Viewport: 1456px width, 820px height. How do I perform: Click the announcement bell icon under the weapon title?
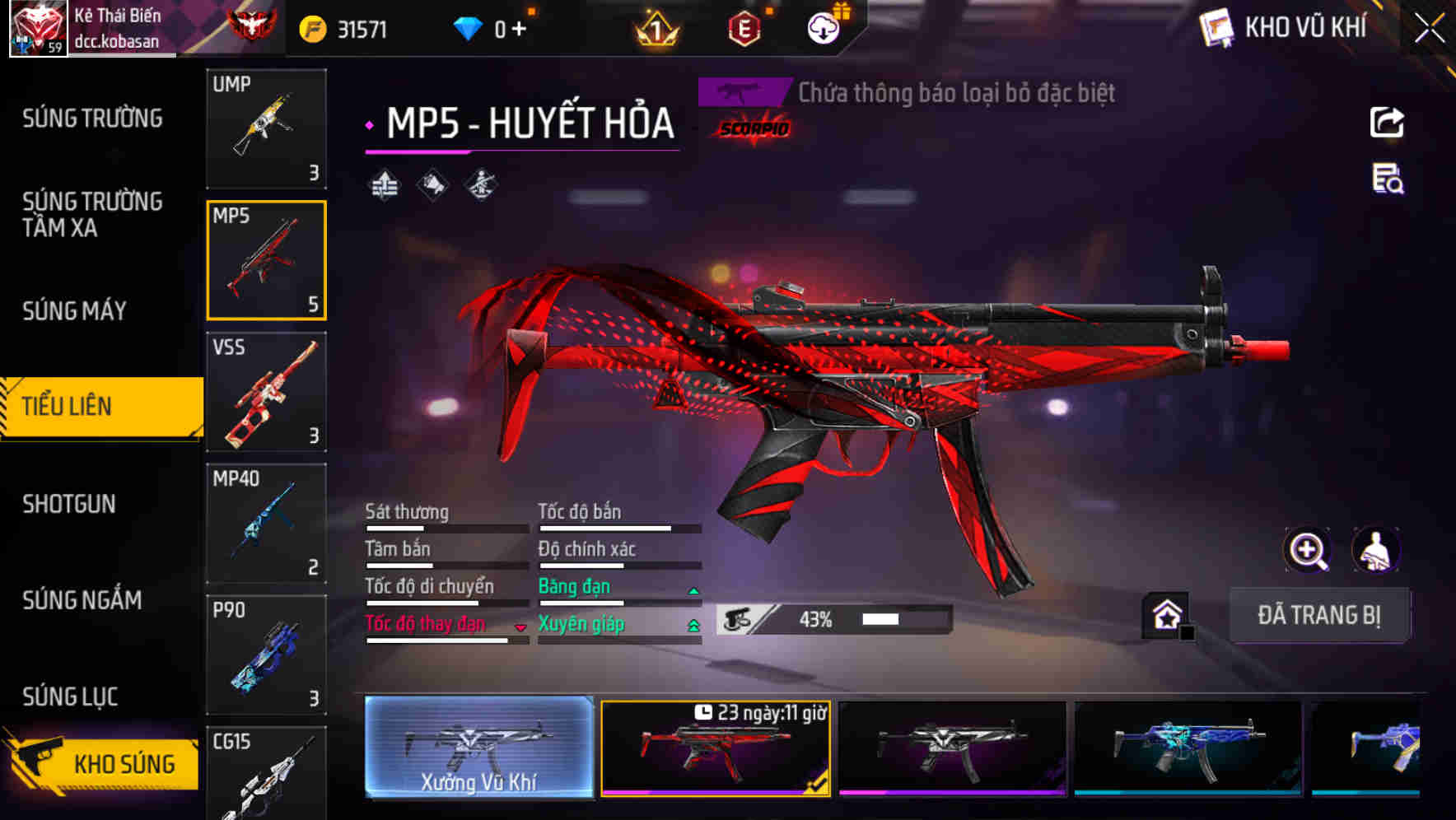(x=432, y=183)
